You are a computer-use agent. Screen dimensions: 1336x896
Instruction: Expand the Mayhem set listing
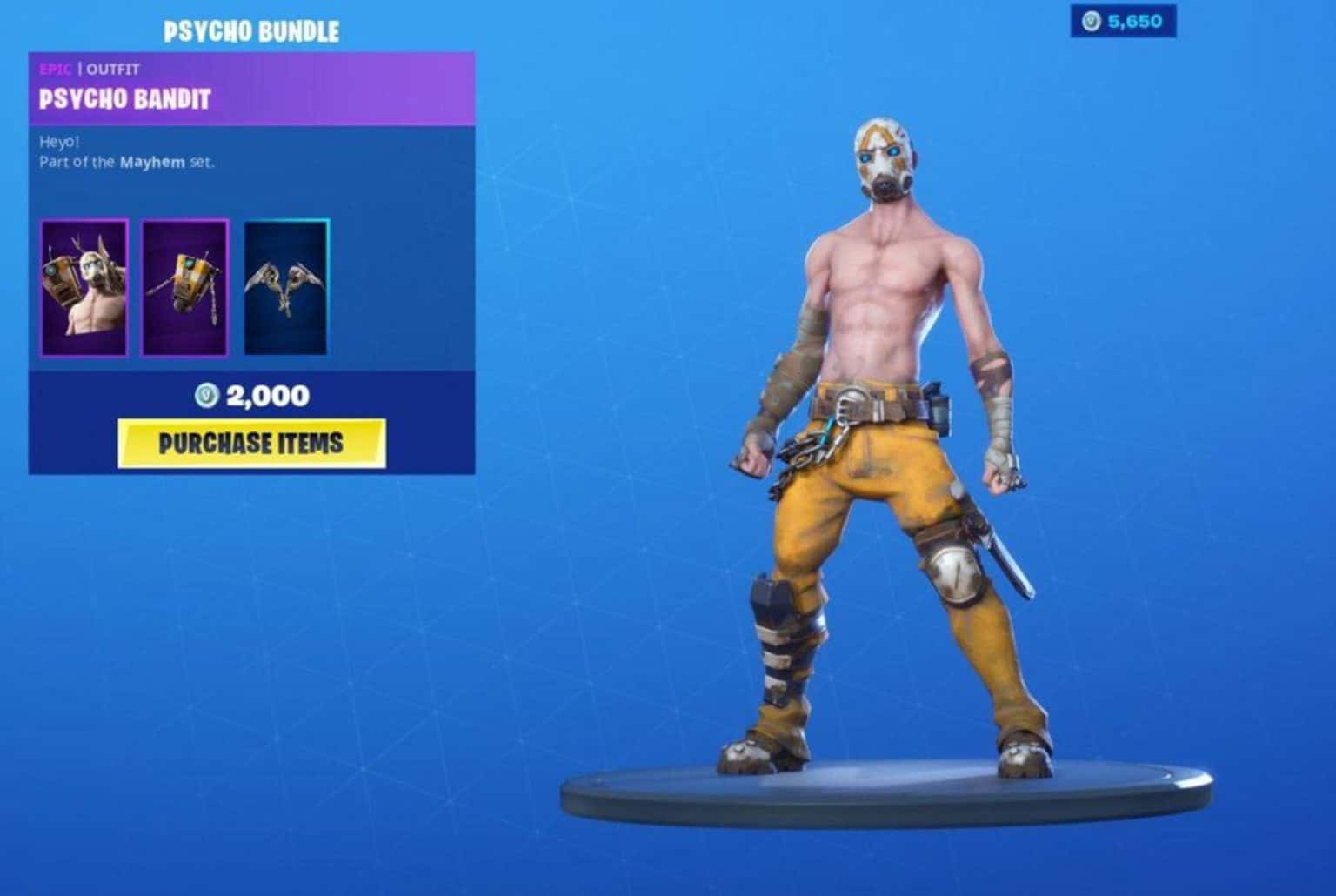[x=153, y=162]
